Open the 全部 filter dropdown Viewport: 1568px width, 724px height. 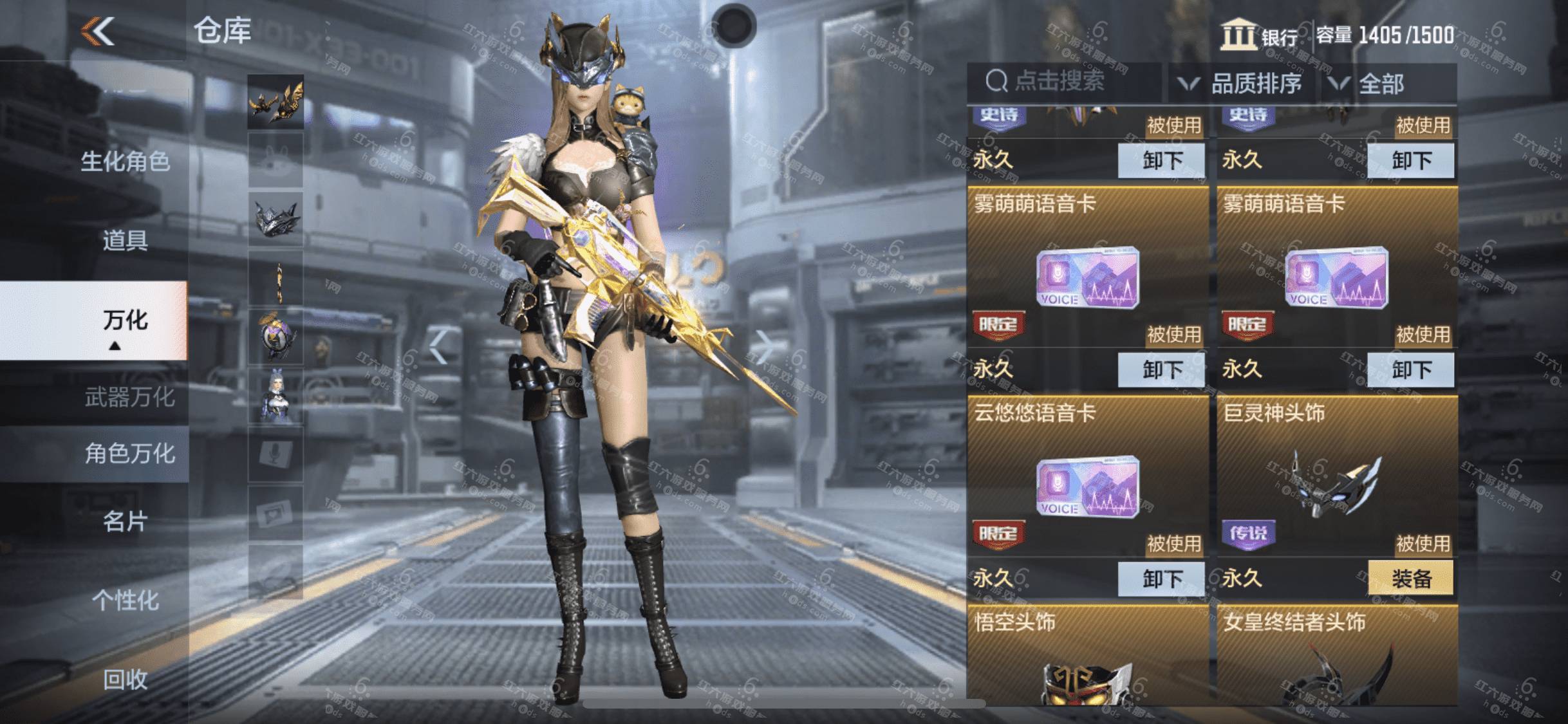(x=1381, y=84)
